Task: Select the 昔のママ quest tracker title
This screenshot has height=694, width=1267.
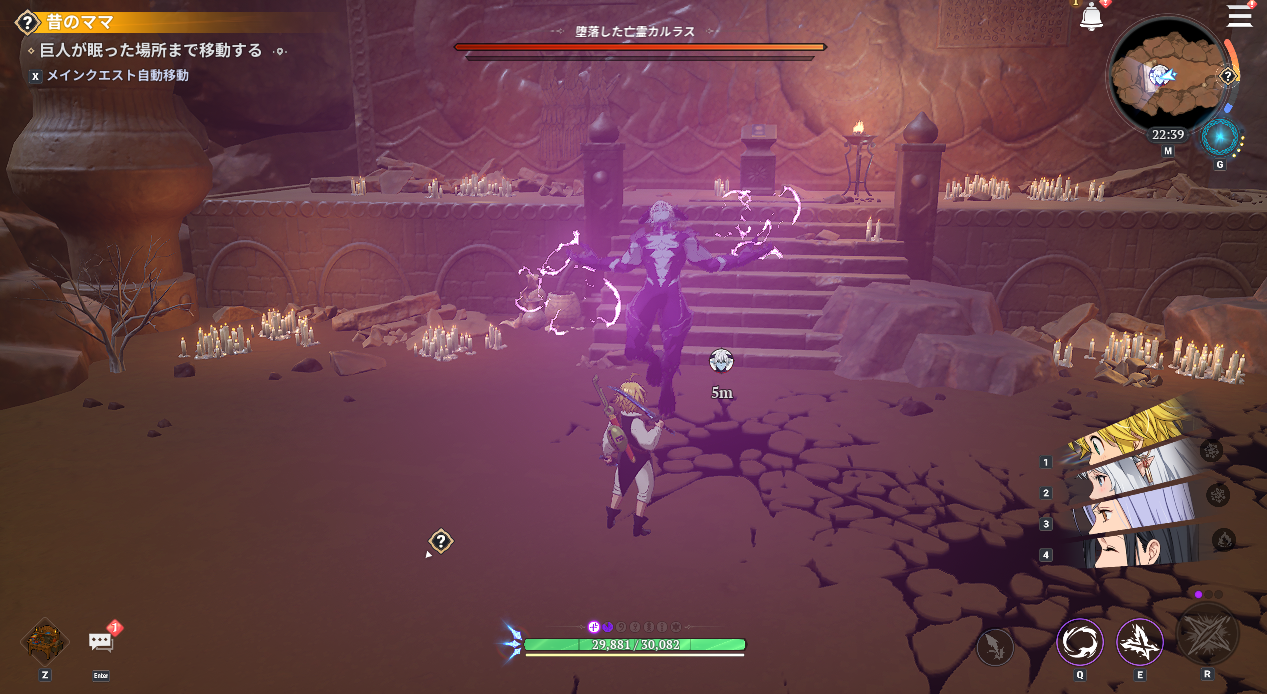Action: [x=80, y=22]
